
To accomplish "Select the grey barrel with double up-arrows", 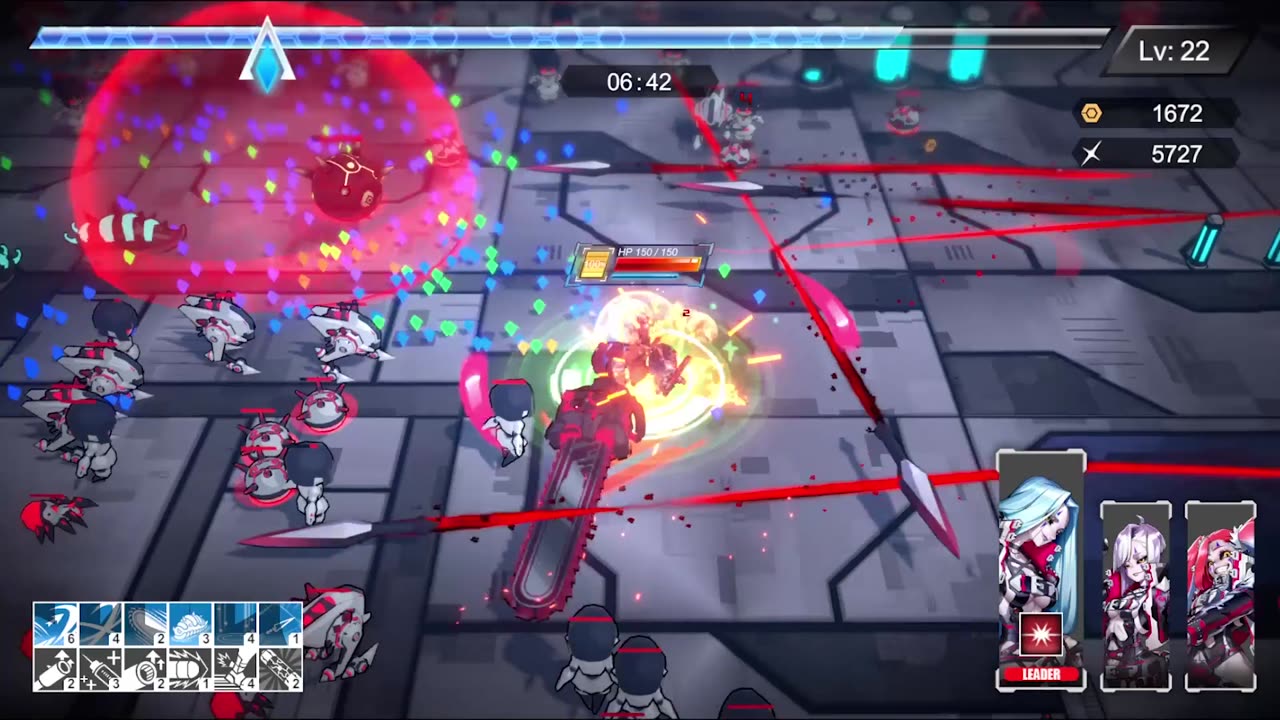I will (145, 669).
